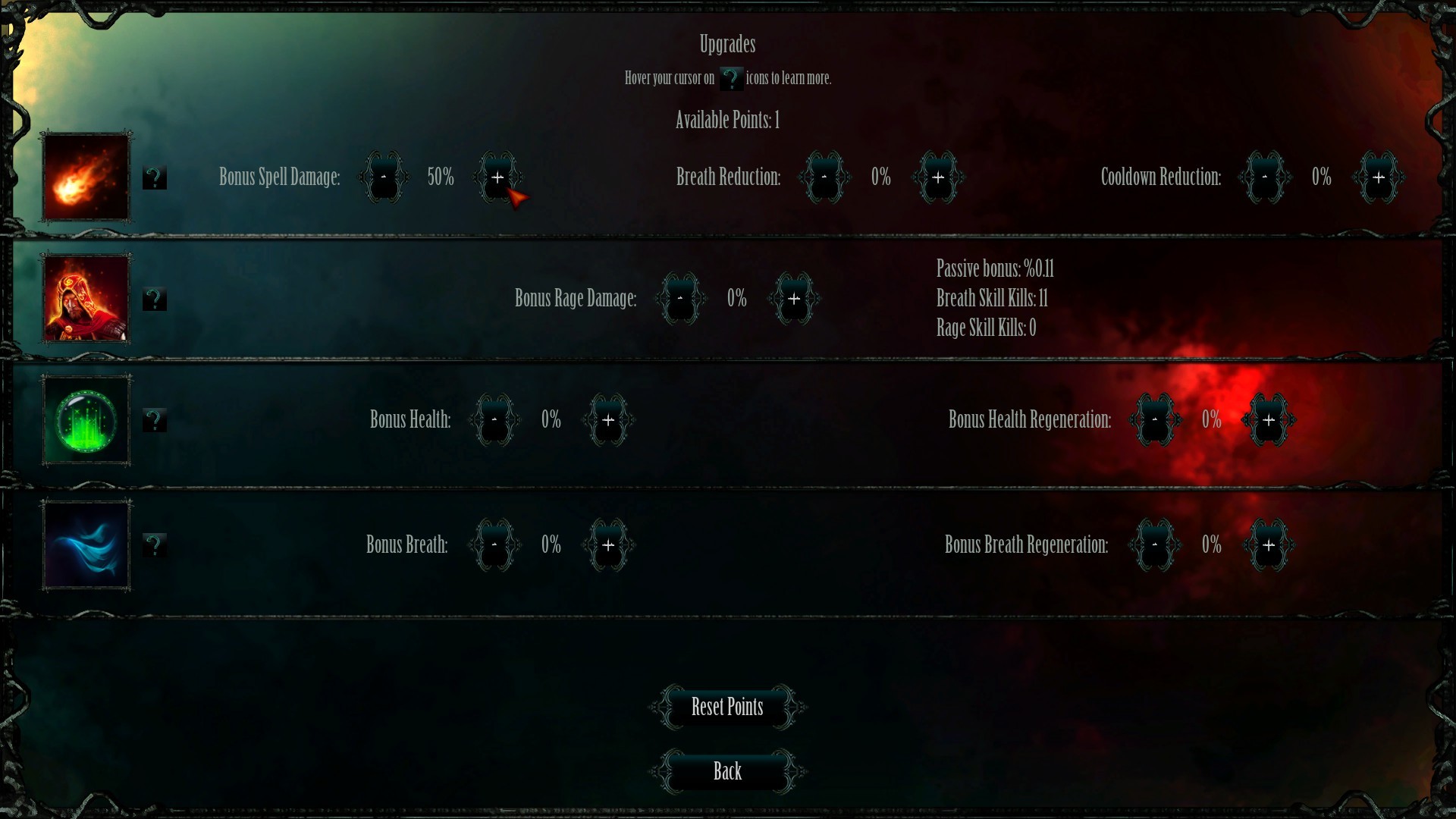Increase Cooldown Reduction percentage

click(1379, 177)
